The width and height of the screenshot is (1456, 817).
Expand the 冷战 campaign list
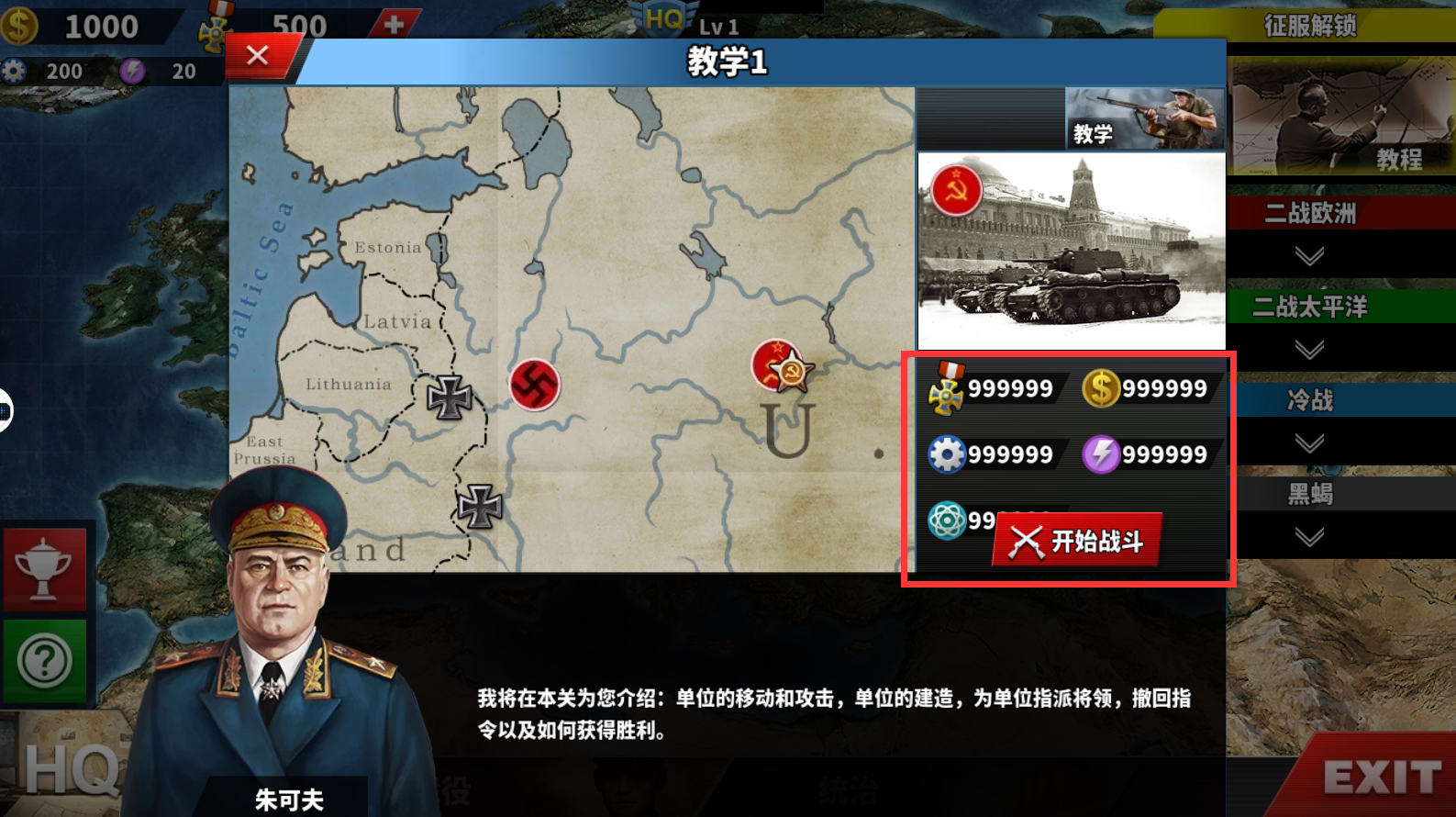coord(1309,443)
